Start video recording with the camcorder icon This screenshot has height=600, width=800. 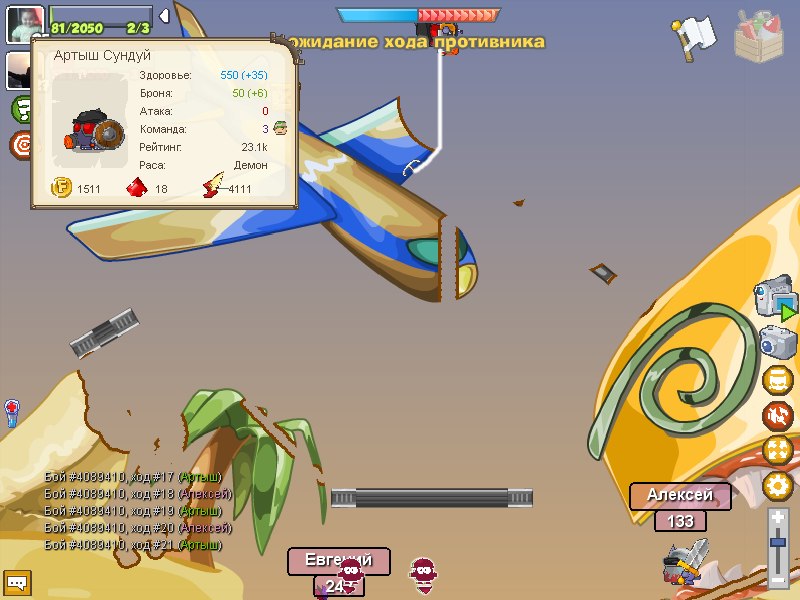776,300
